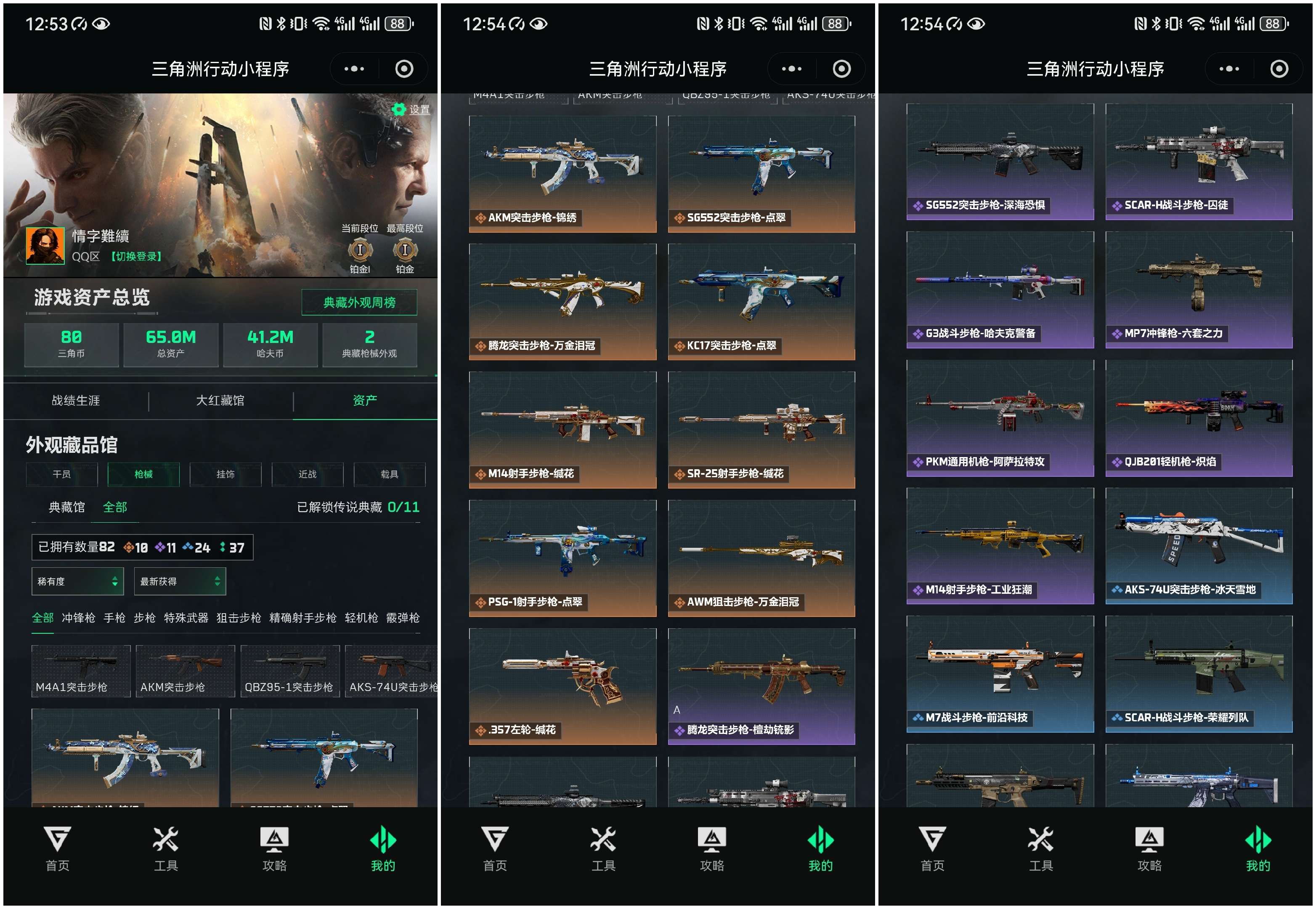Choose the 挂饰 charms category
The image size is (1316, 909).
click(x=226, y=474)
